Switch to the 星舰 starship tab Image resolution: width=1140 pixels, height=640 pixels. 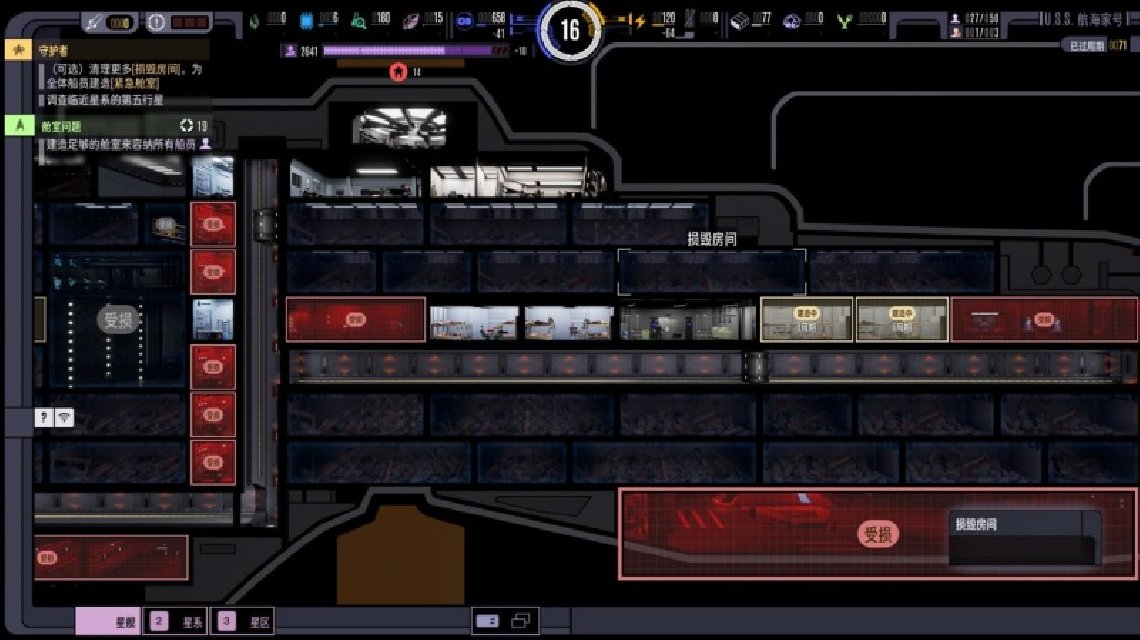[x=108, y=621]
